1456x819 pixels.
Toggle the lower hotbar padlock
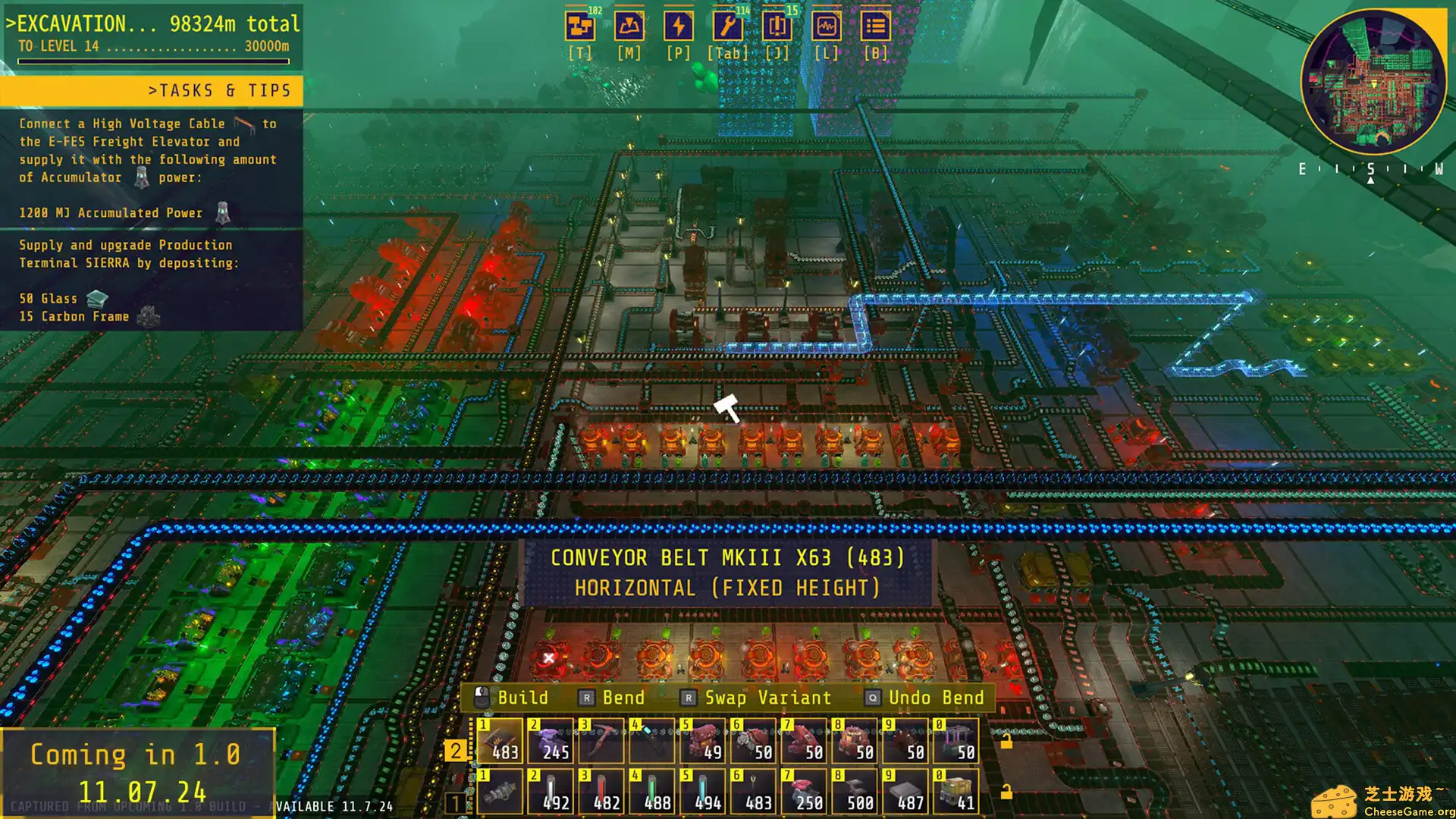pos(1006,792)
